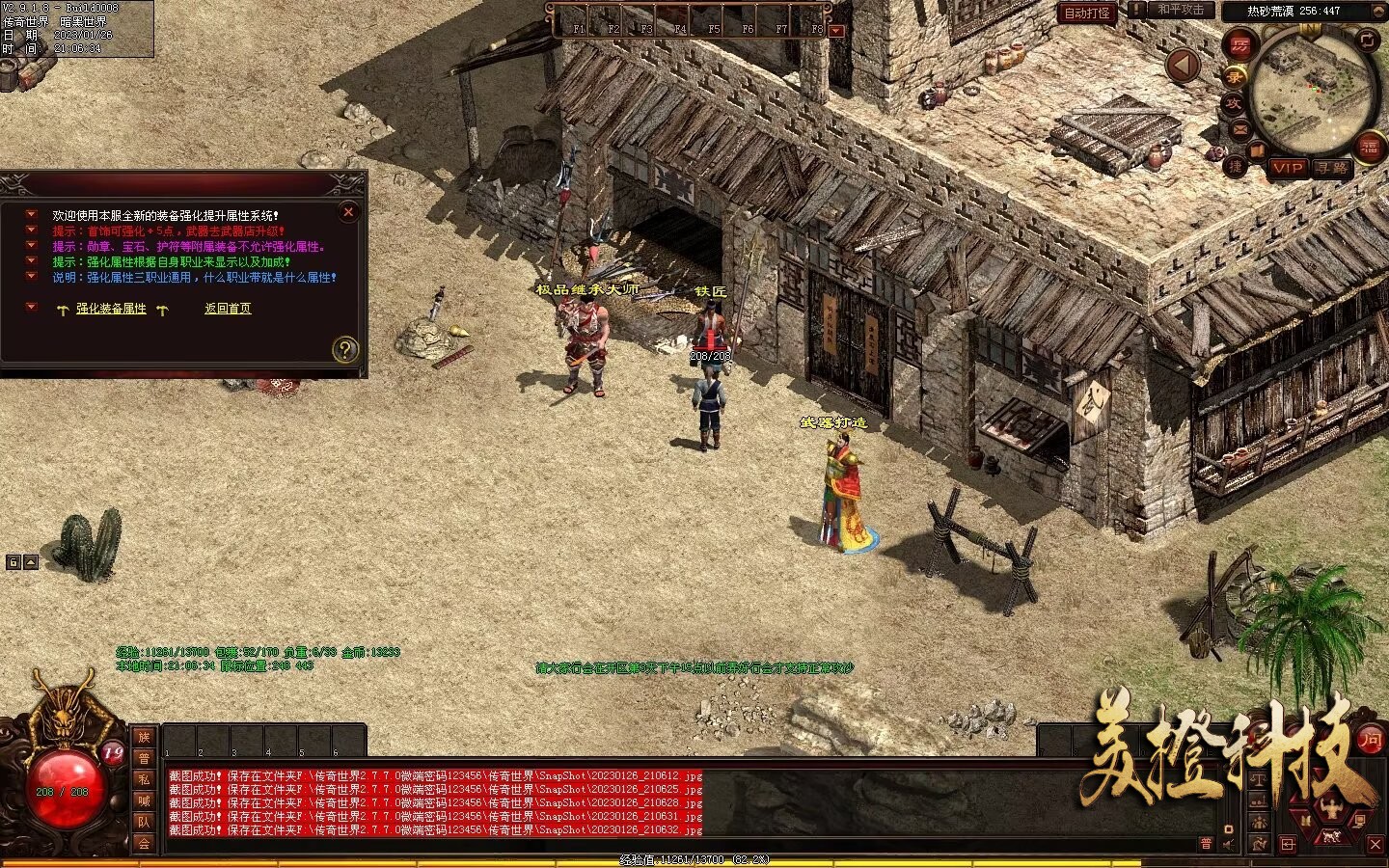Open the 攻 round button beside minimap
Viewport: 1389px width, 868px height.
[x=1234, y=103]
